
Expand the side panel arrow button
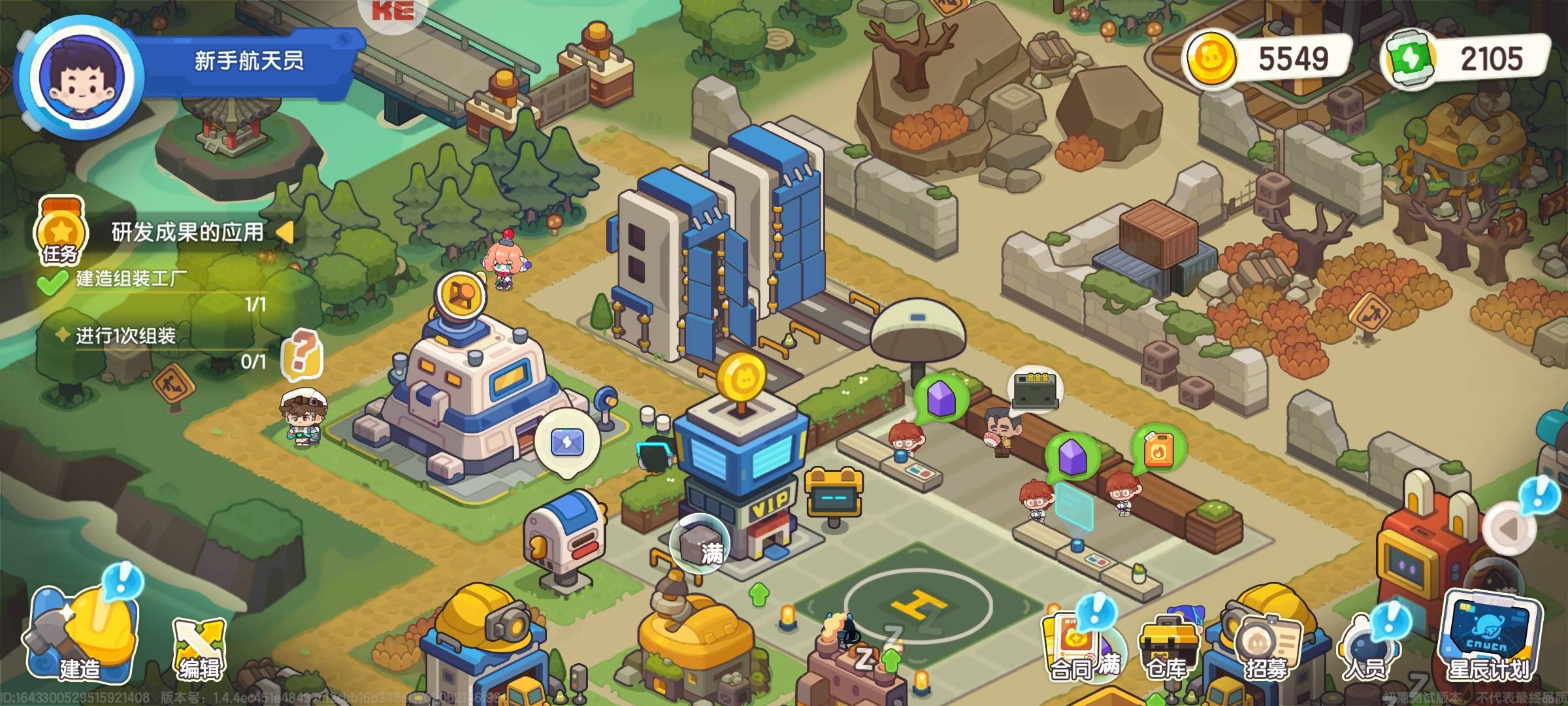(1508, 528)
